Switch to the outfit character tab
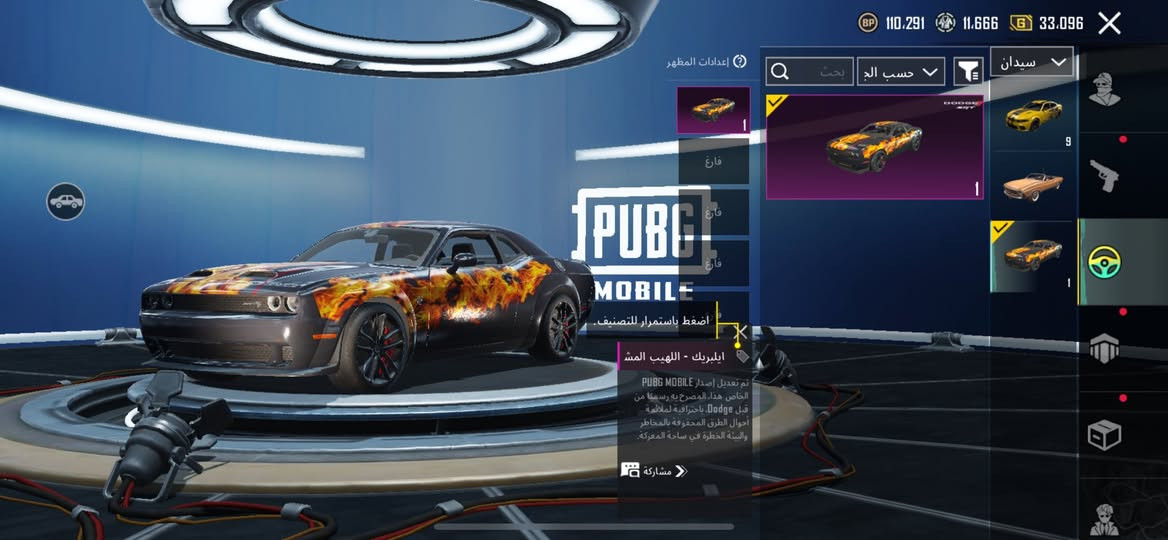1168x540 pixels. click(x=1105, y=91)
